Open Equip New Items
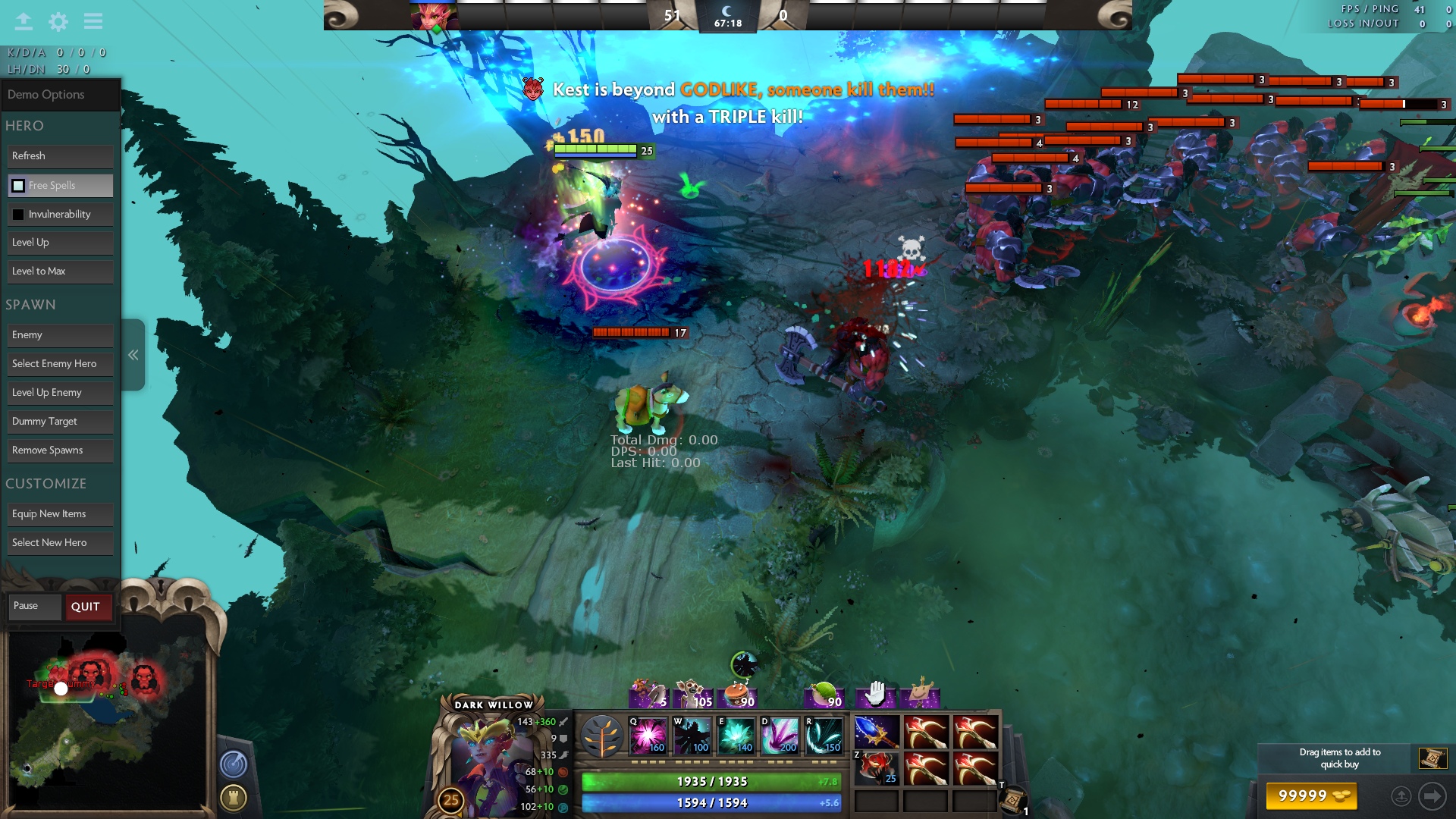 click(60, 514)
